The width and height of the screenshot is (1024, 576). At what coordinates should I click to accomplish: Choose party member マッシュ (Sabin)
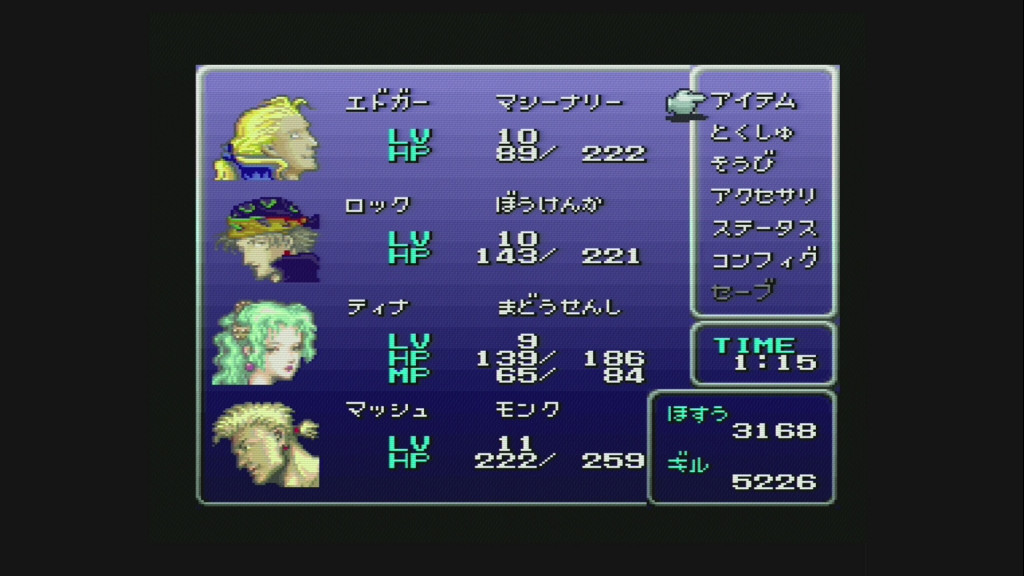pos(266,444)
